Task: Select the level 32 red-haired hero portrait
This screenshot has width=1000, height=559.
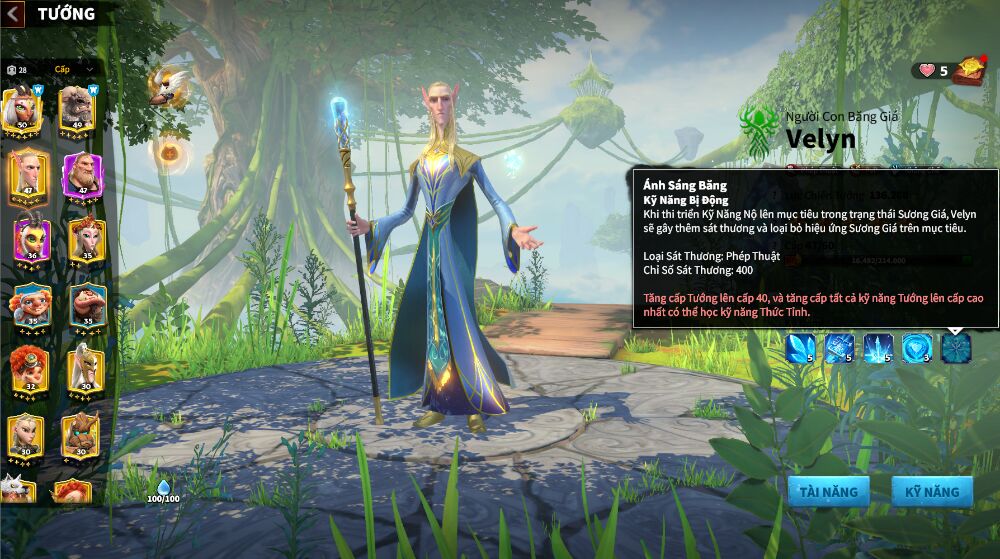Action: (x=30, y=370)
